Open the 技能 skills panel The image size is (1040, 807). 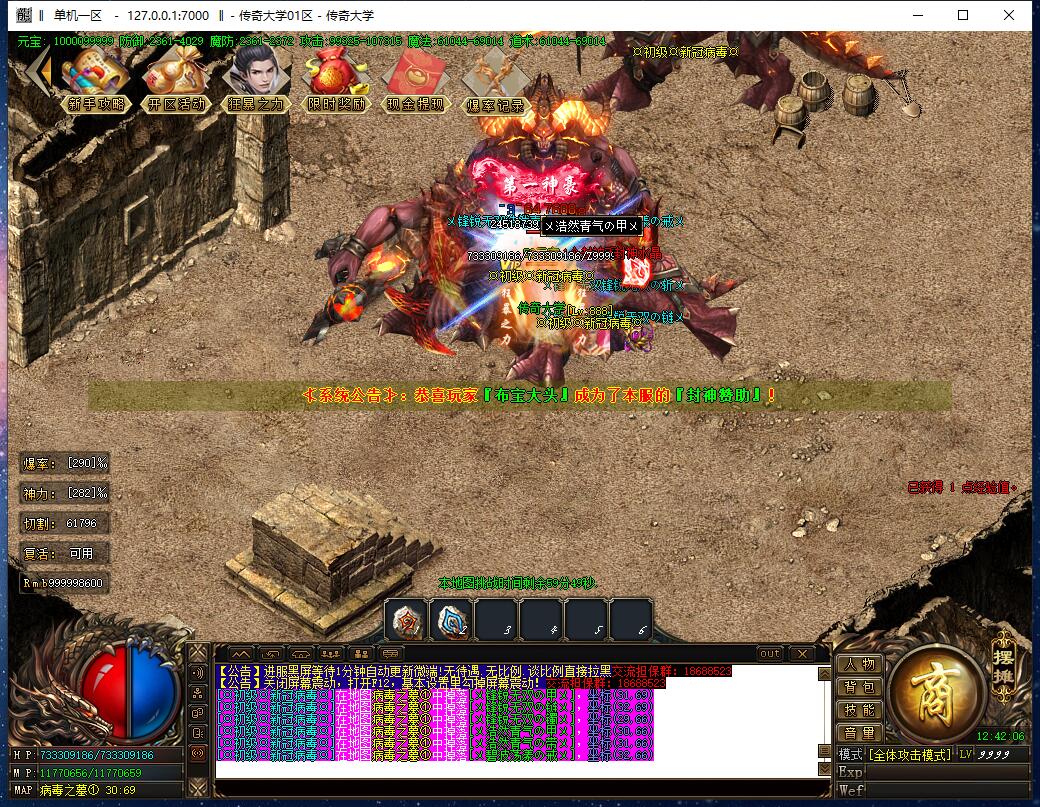pyautogui.click(x=859, y=710)
